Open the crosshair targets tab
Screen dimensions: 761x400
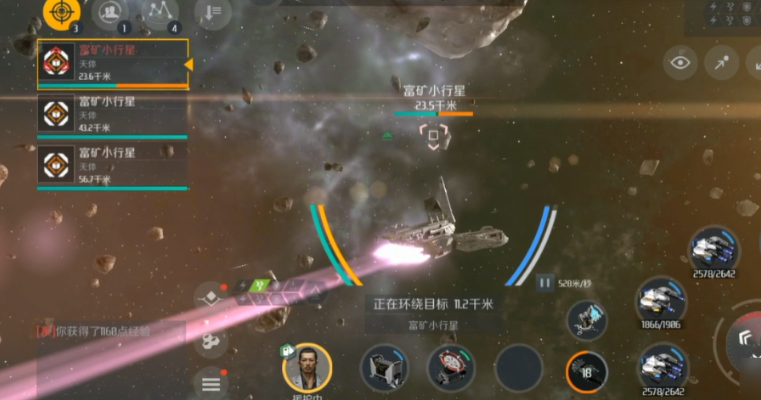tap(62, 13)
